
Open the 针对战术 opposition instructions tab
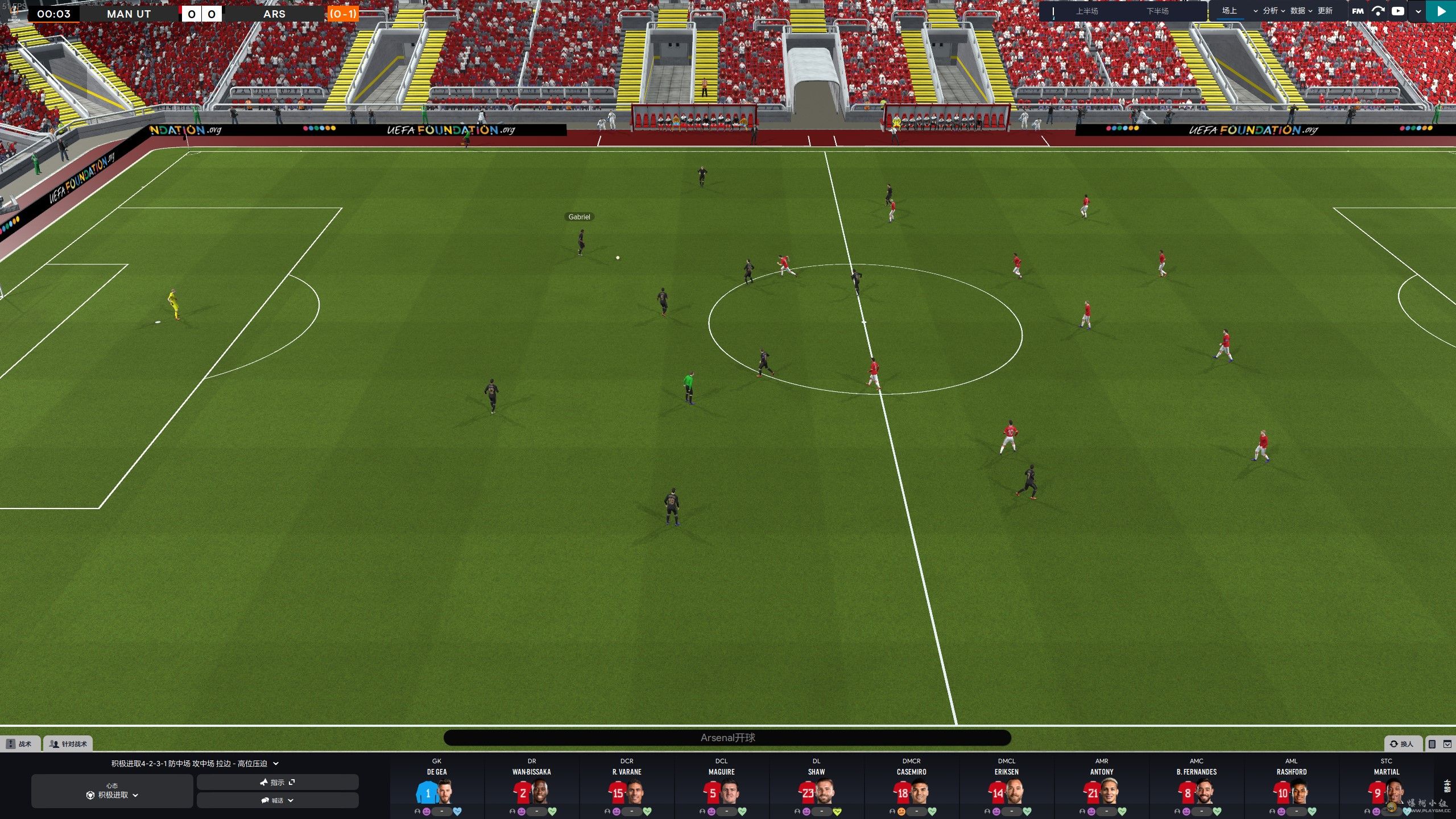click(68, 743)
